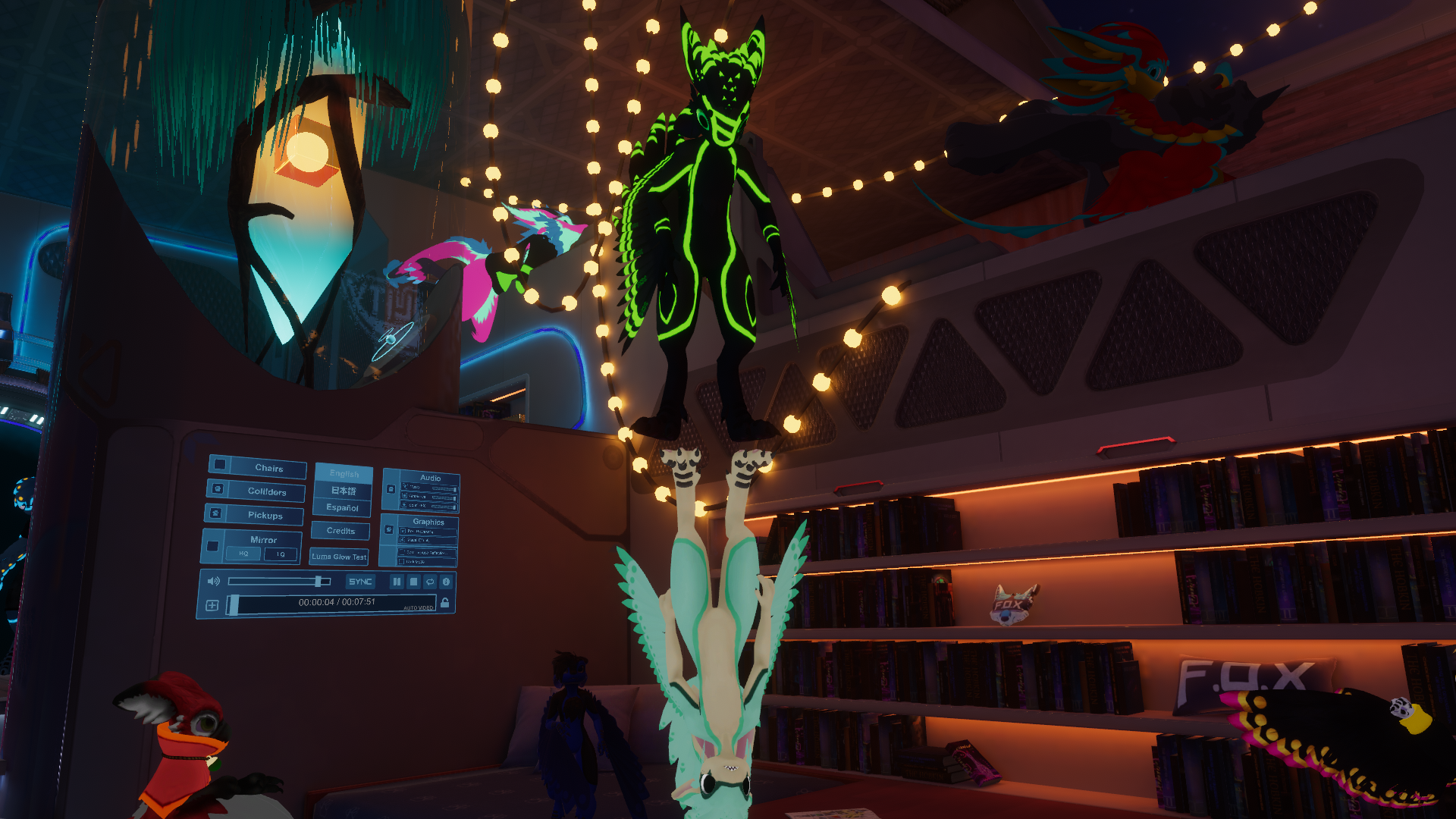Turn on the Mirror checkbox
Viewport: 1456px width, 819px height.
point(213,546)
